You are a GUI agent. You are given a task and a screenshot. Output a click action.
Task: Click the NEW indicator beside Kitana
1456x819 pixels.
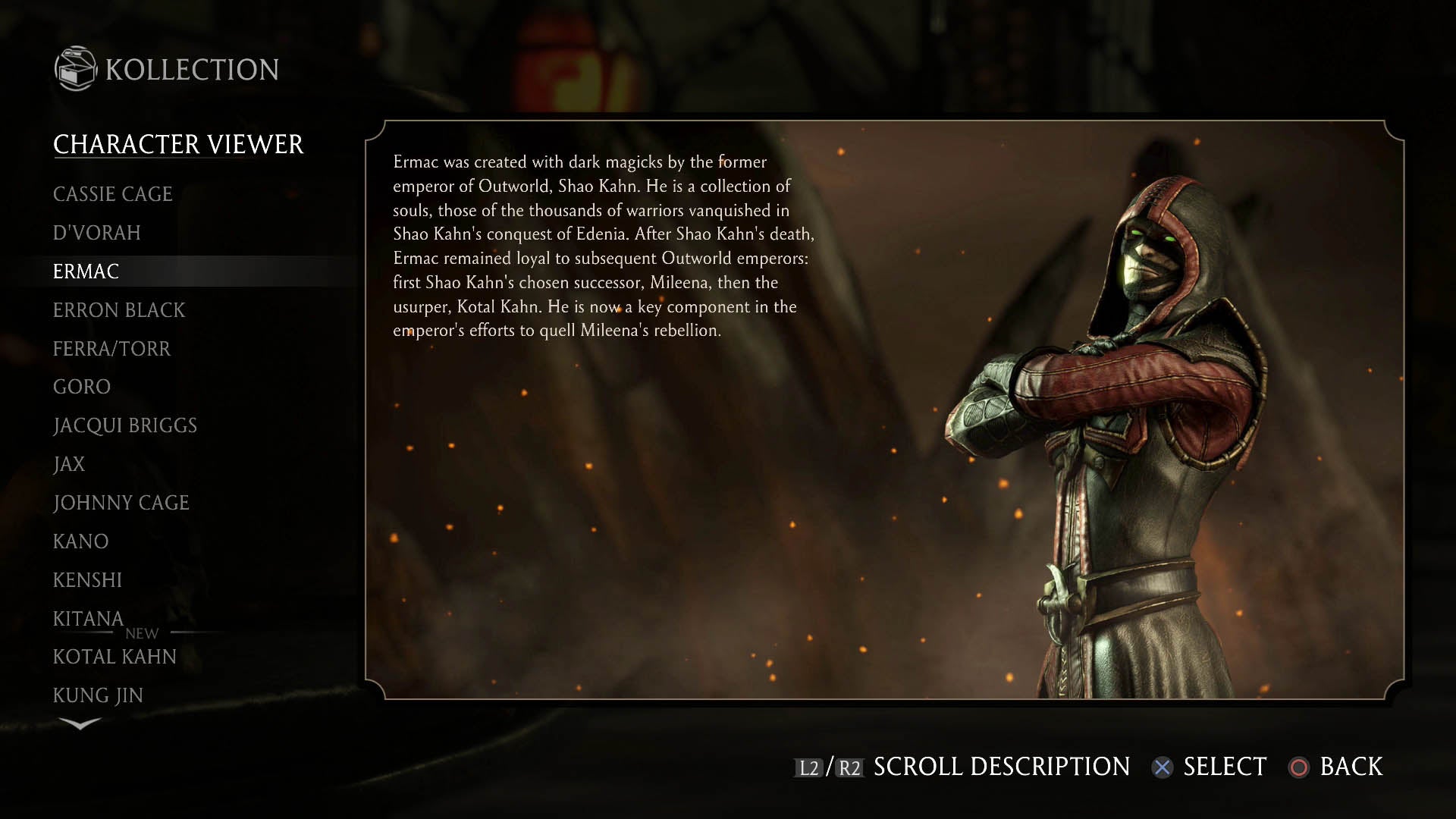[x=141, y=634]
